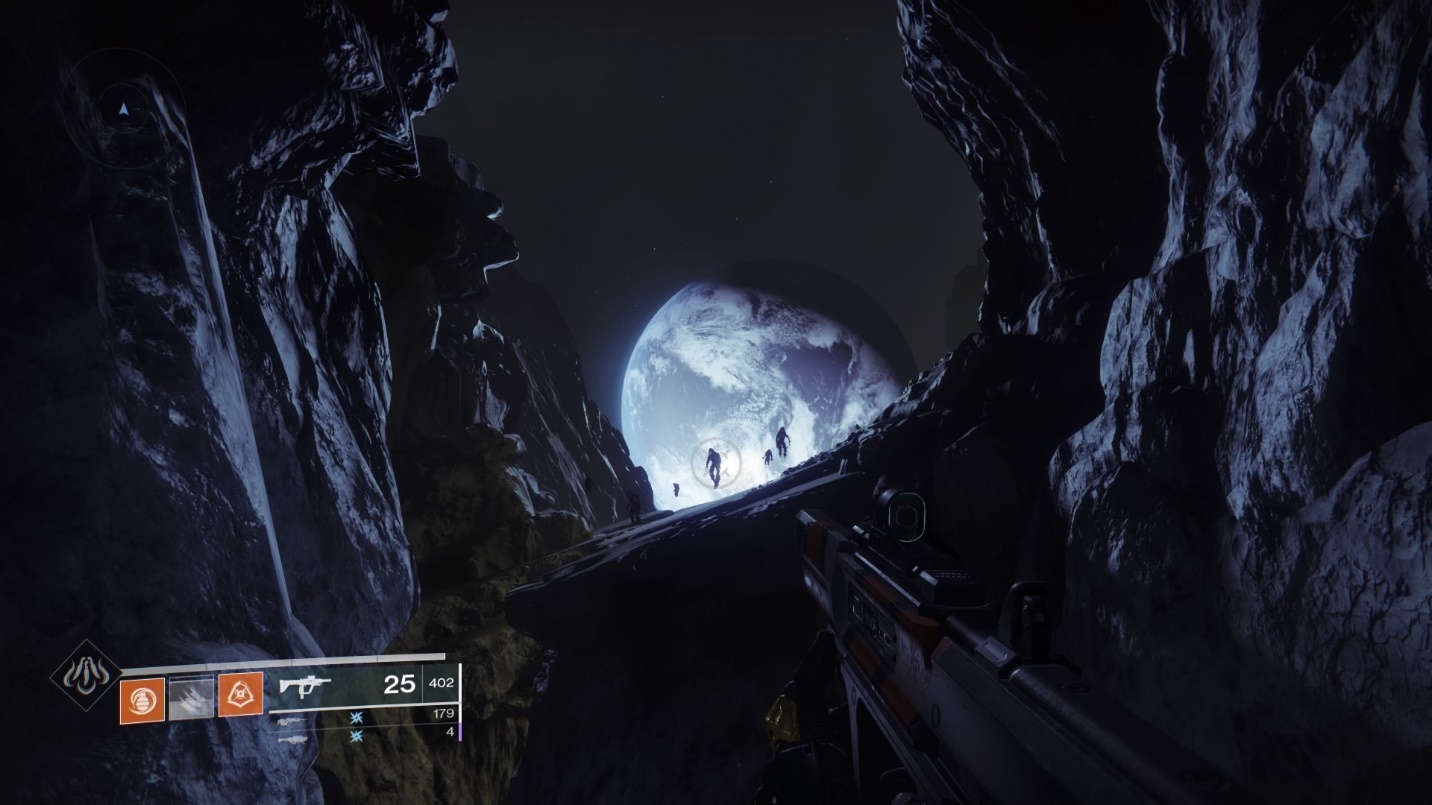The height and width of the screenshot is (805, 1432).
Task: Select the orange grenade ability icon
Action: [142, 699]
